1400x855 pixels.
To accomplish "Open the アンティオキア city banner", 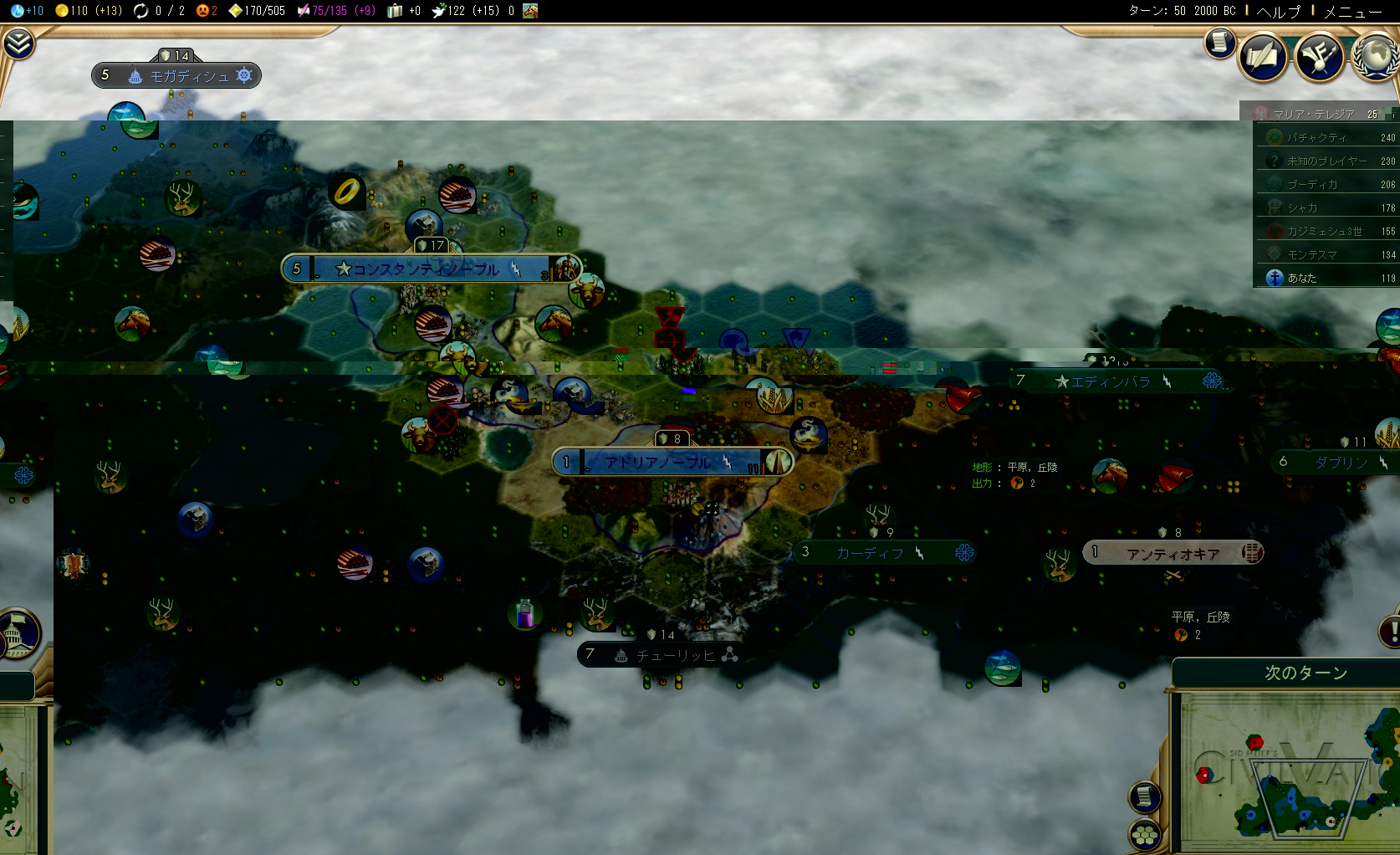I will [x=1173, y=553].
